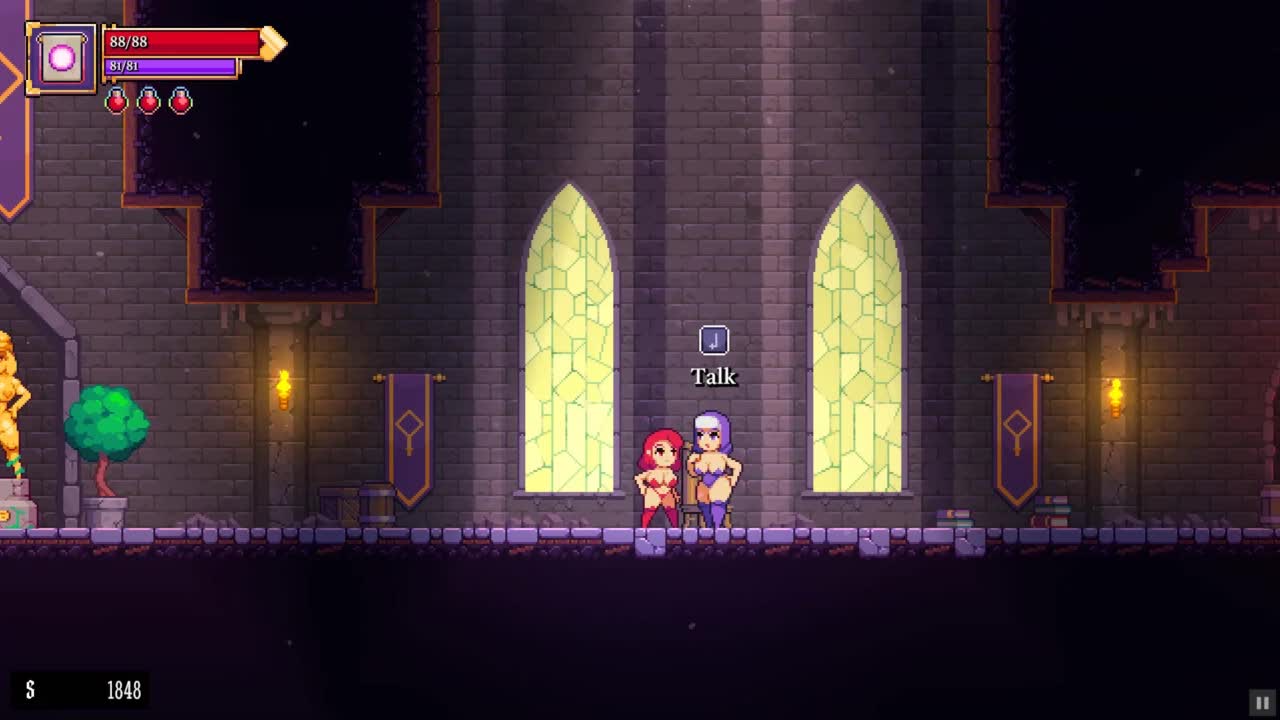
Task: Select the pink orb spell icon
Action: [x=62, y=58]
